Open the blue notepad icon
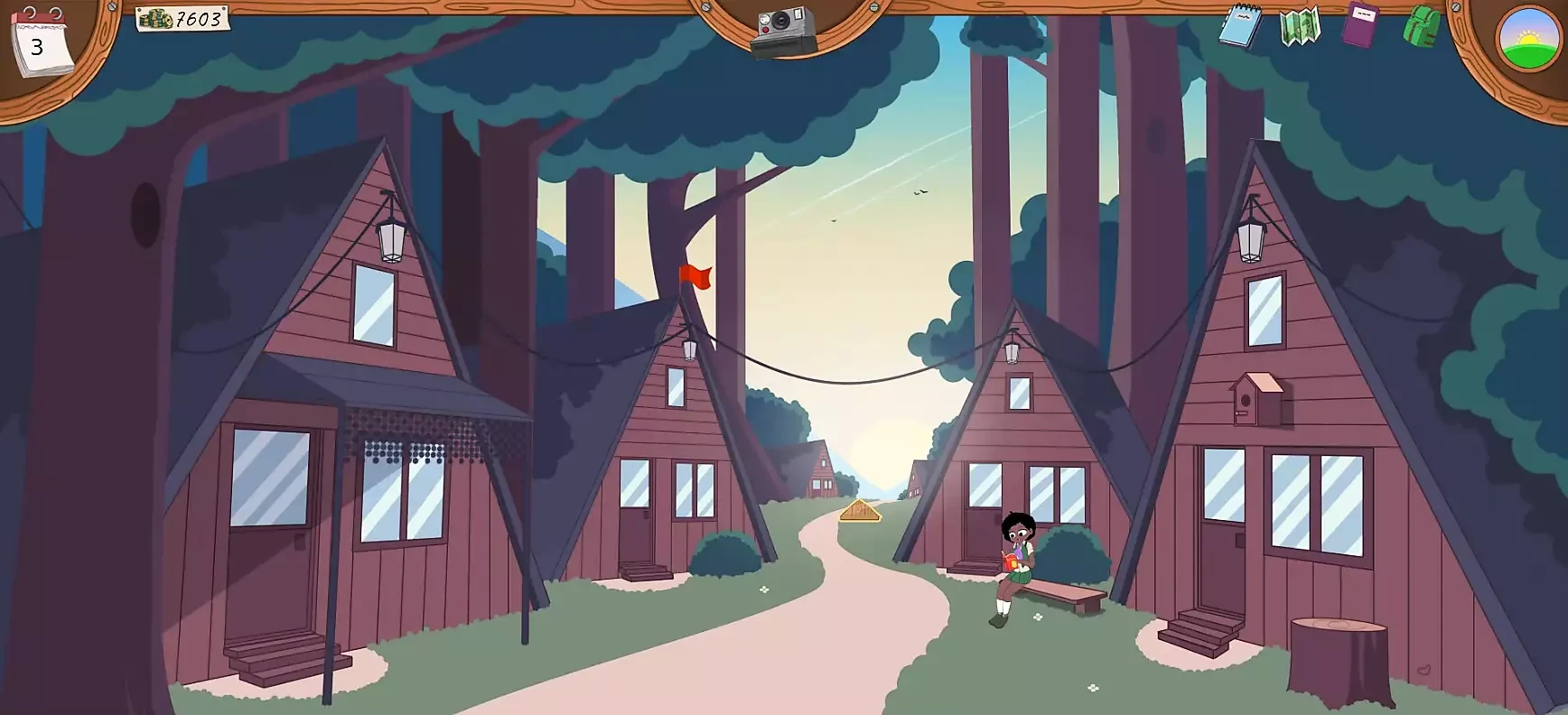This screenshot has width=1568, height=715. tap(1239, 25)
